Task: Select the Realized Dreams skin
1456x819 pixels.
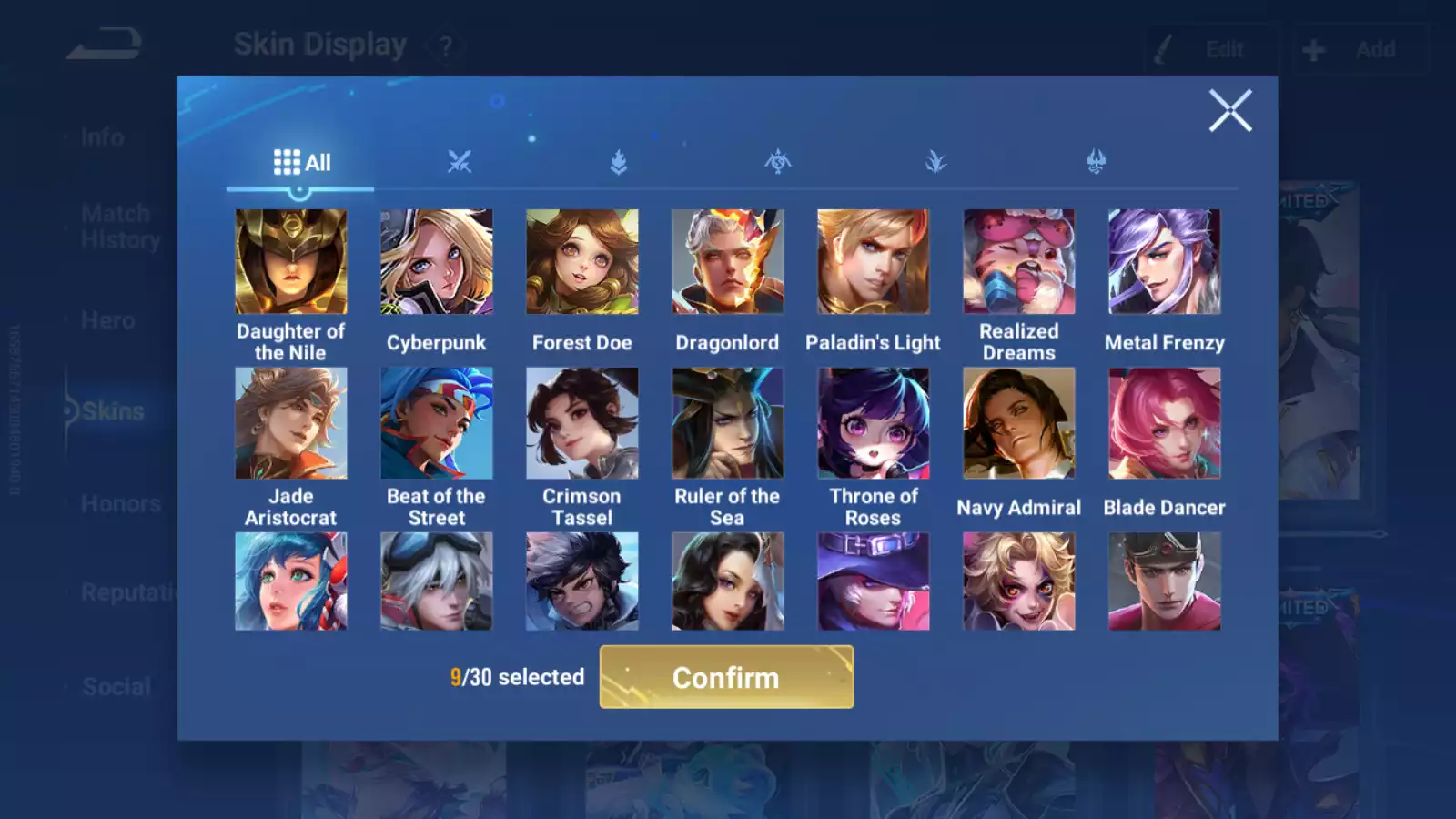Action: coord(1019,262)
